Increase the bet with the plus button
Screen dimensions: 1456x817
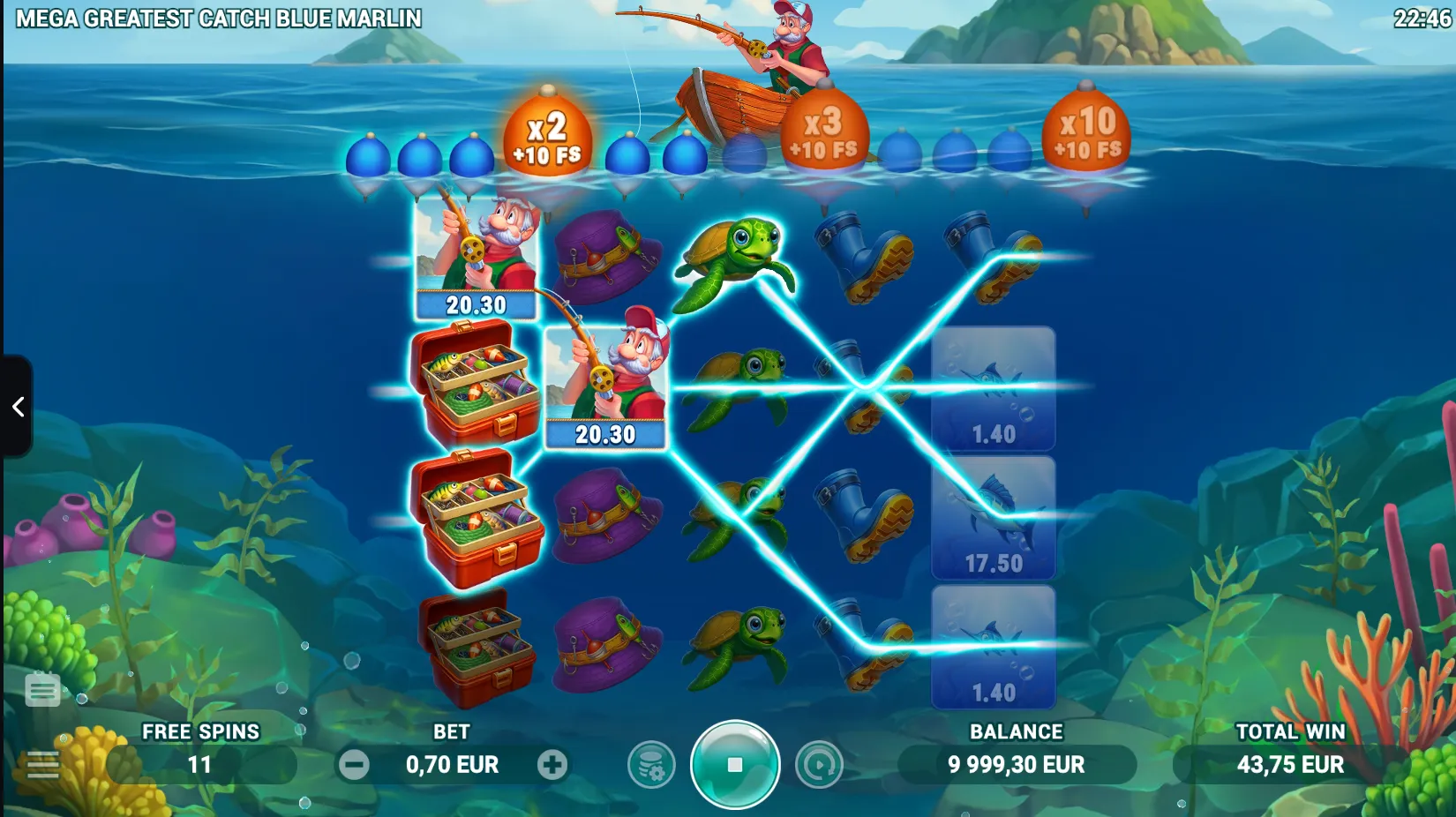554,765
